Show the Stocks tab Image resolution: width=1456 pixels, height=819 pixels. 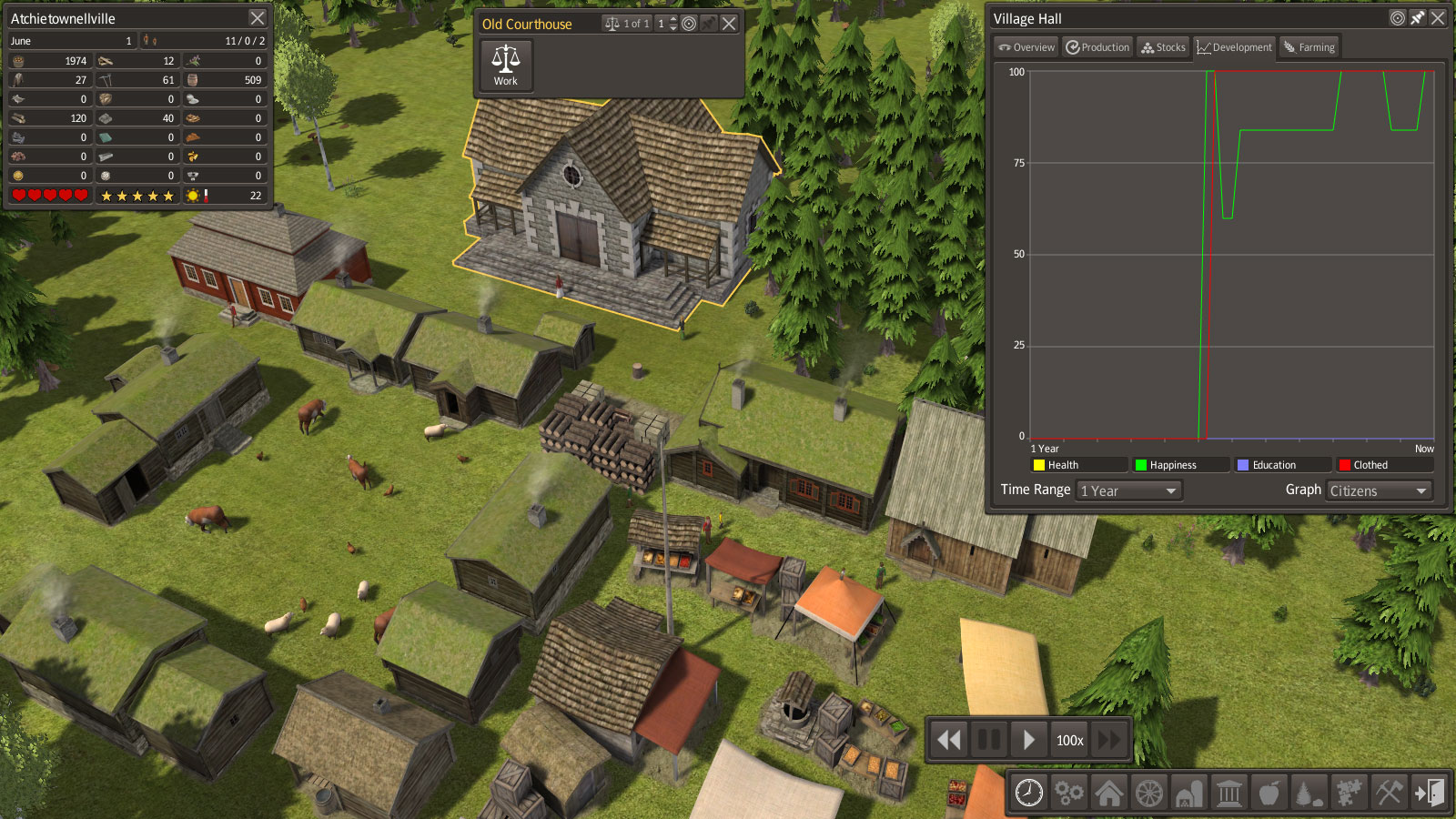(x=1163, y=47)
